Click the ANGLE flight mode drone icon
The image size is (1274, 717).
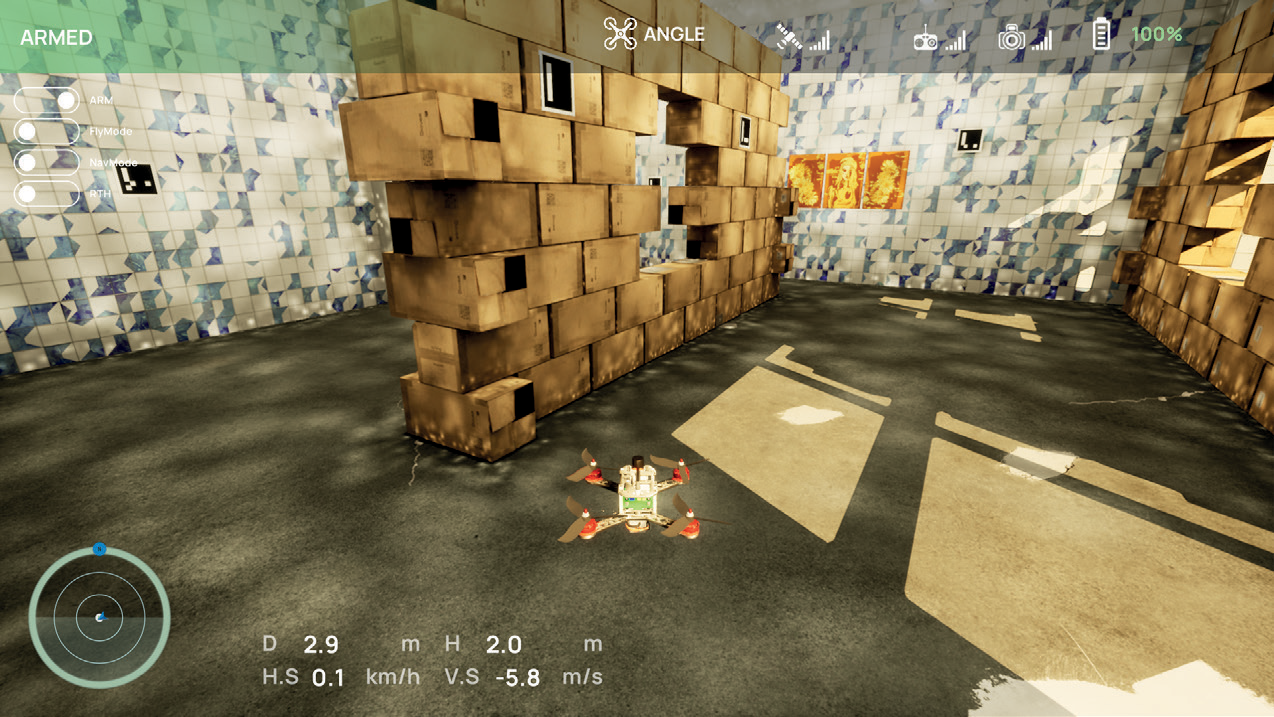[620, 35]
